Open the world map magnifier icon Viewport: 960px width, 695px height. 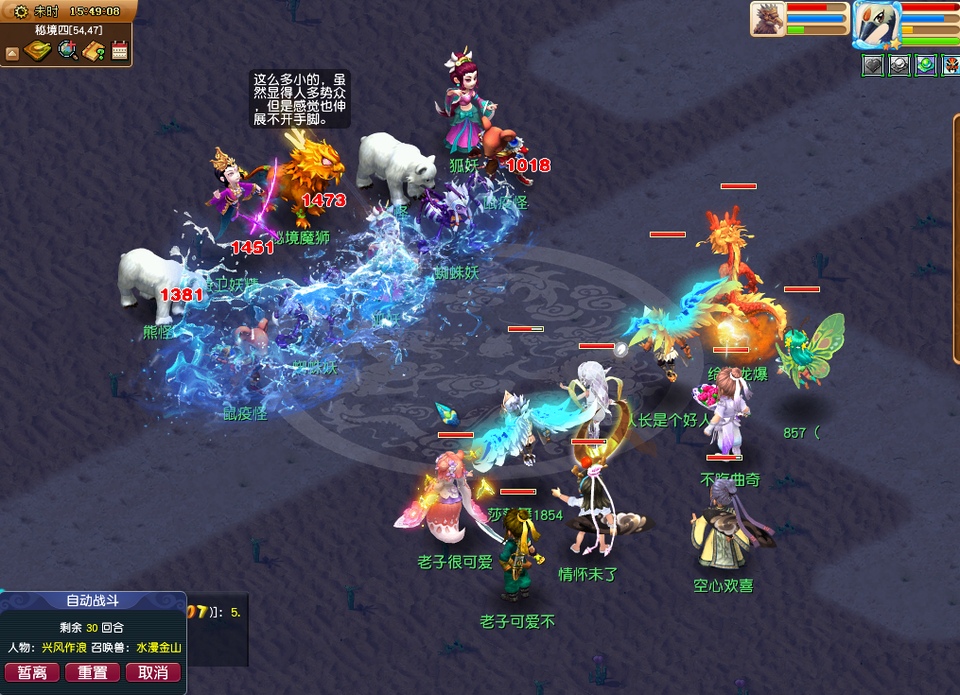coord(67,51)
